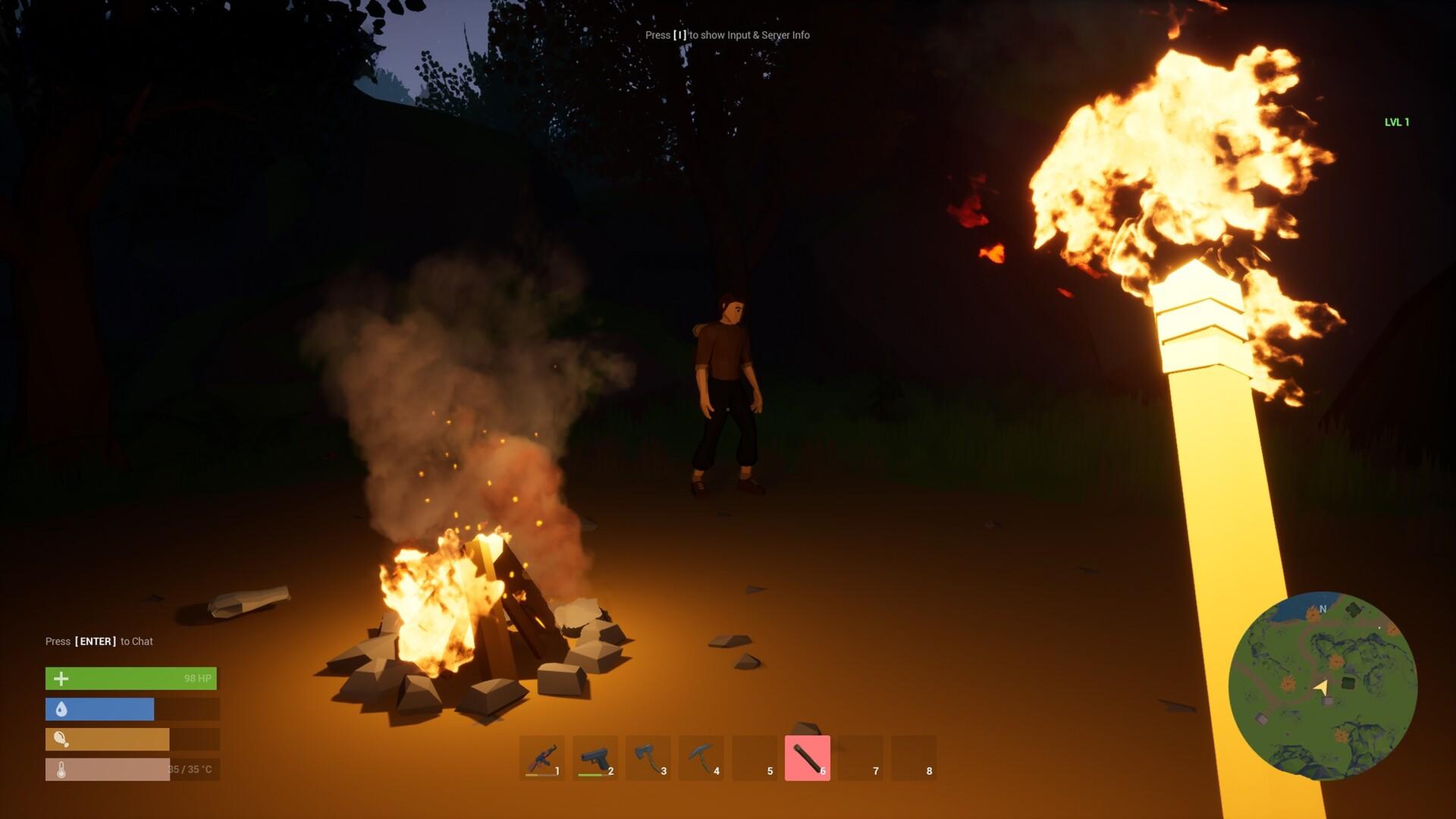Select the axe in hotbar slot 3
1456x819 pixels.
648,756
